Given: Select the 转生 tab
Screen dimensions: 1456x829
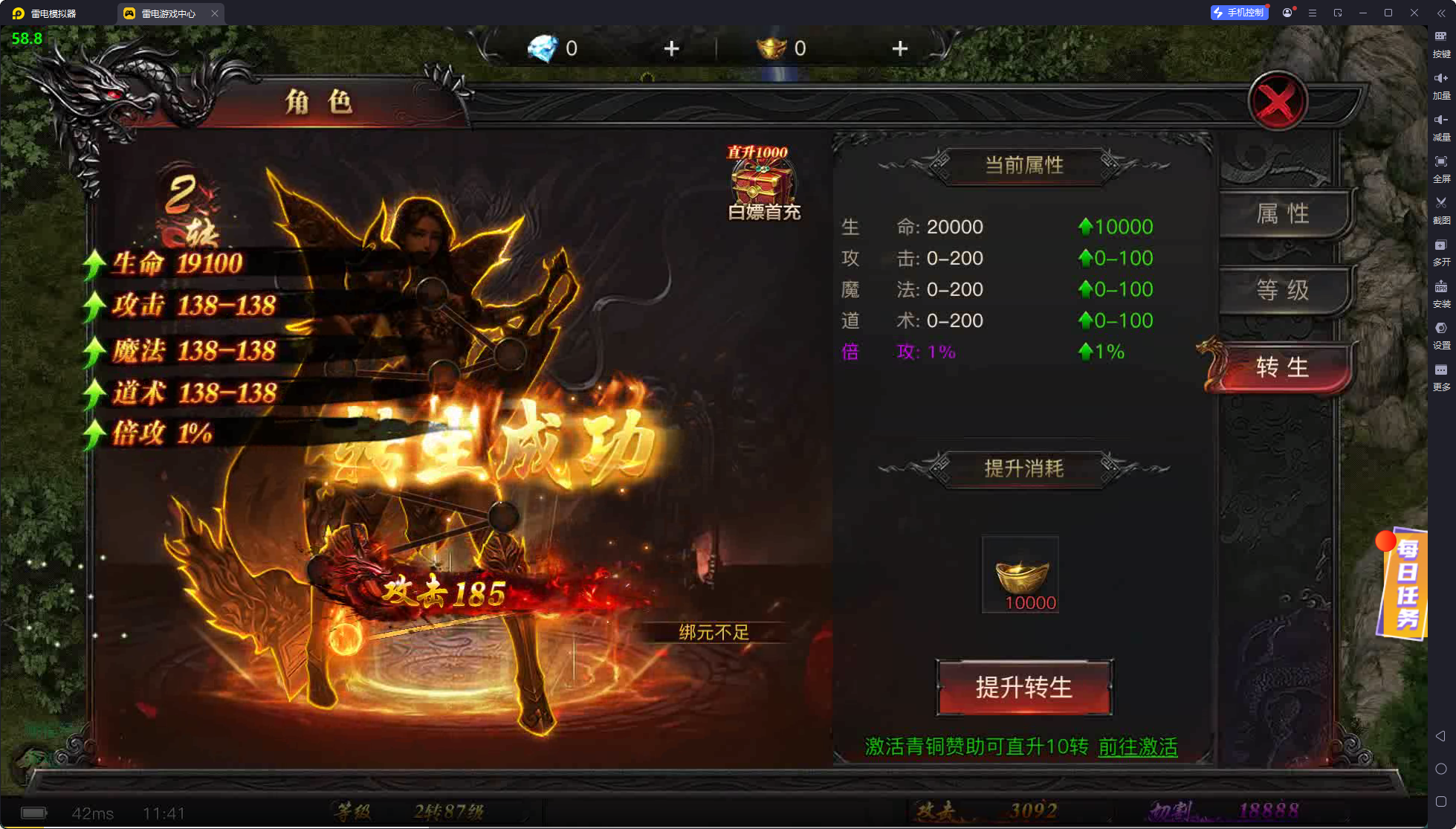Looking at the screenshot, I should pos(1282,367).
